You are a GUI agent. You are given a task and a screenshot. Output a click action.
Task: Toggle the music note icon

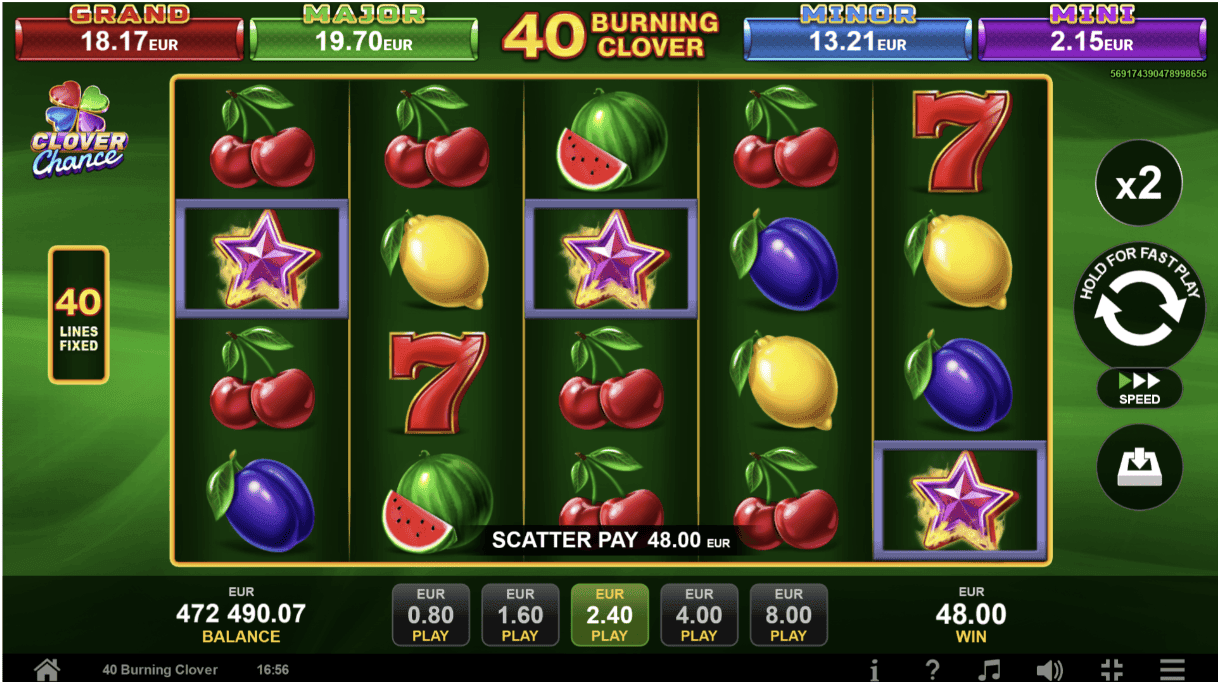click(989, 669)
